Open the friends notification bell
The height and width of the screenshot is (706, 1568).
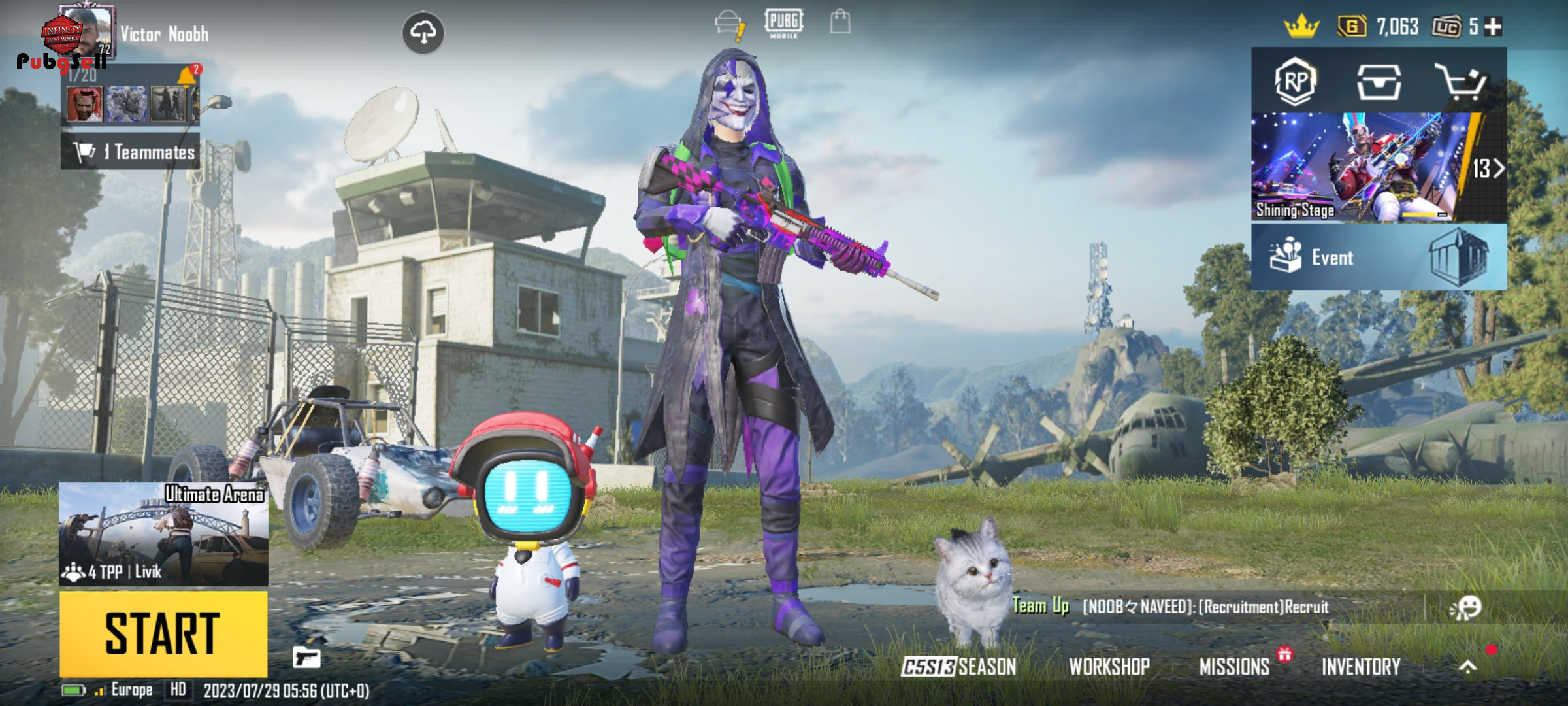188,75
